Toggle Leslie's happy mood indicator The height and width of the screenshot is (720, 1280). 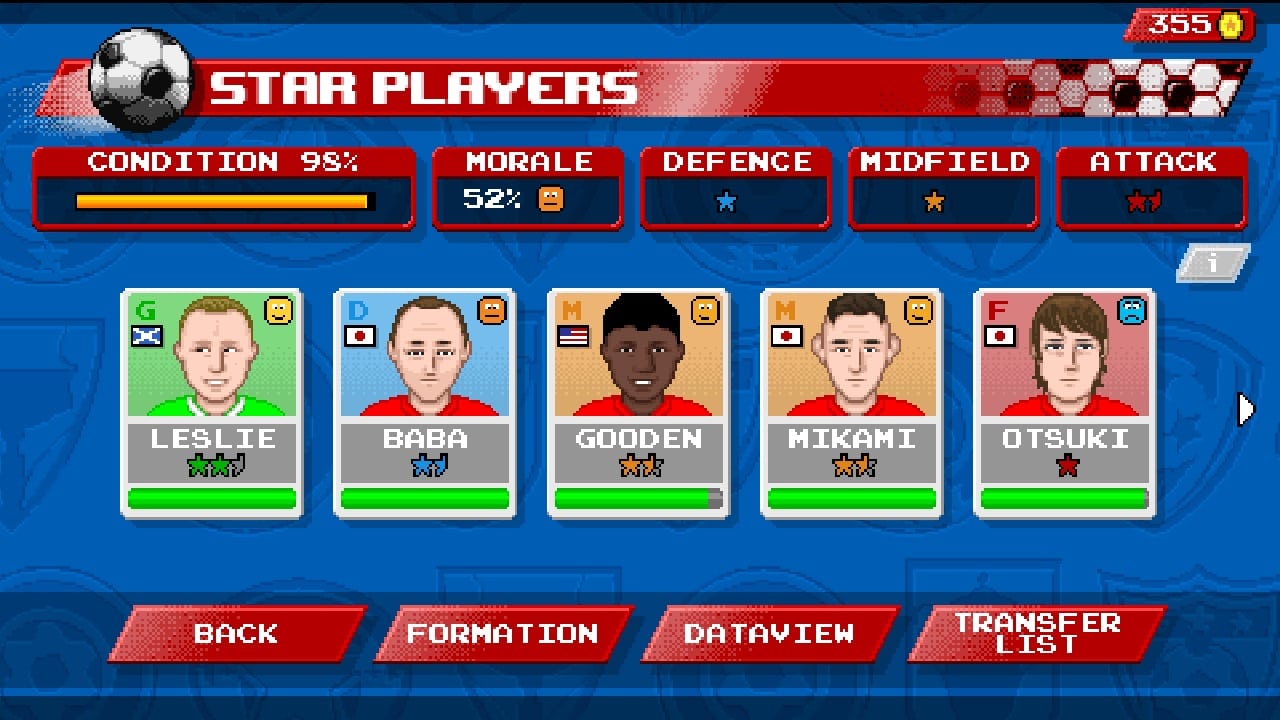point(280,310)
